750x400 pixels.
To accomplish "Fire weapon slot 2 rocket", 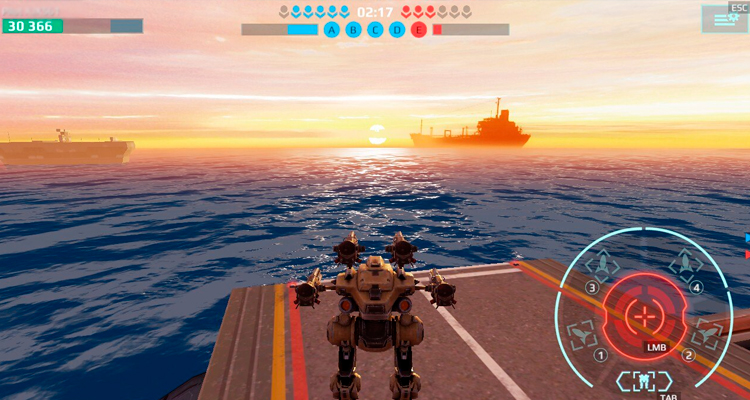I will pyautogui.click(x=706, y=334).
